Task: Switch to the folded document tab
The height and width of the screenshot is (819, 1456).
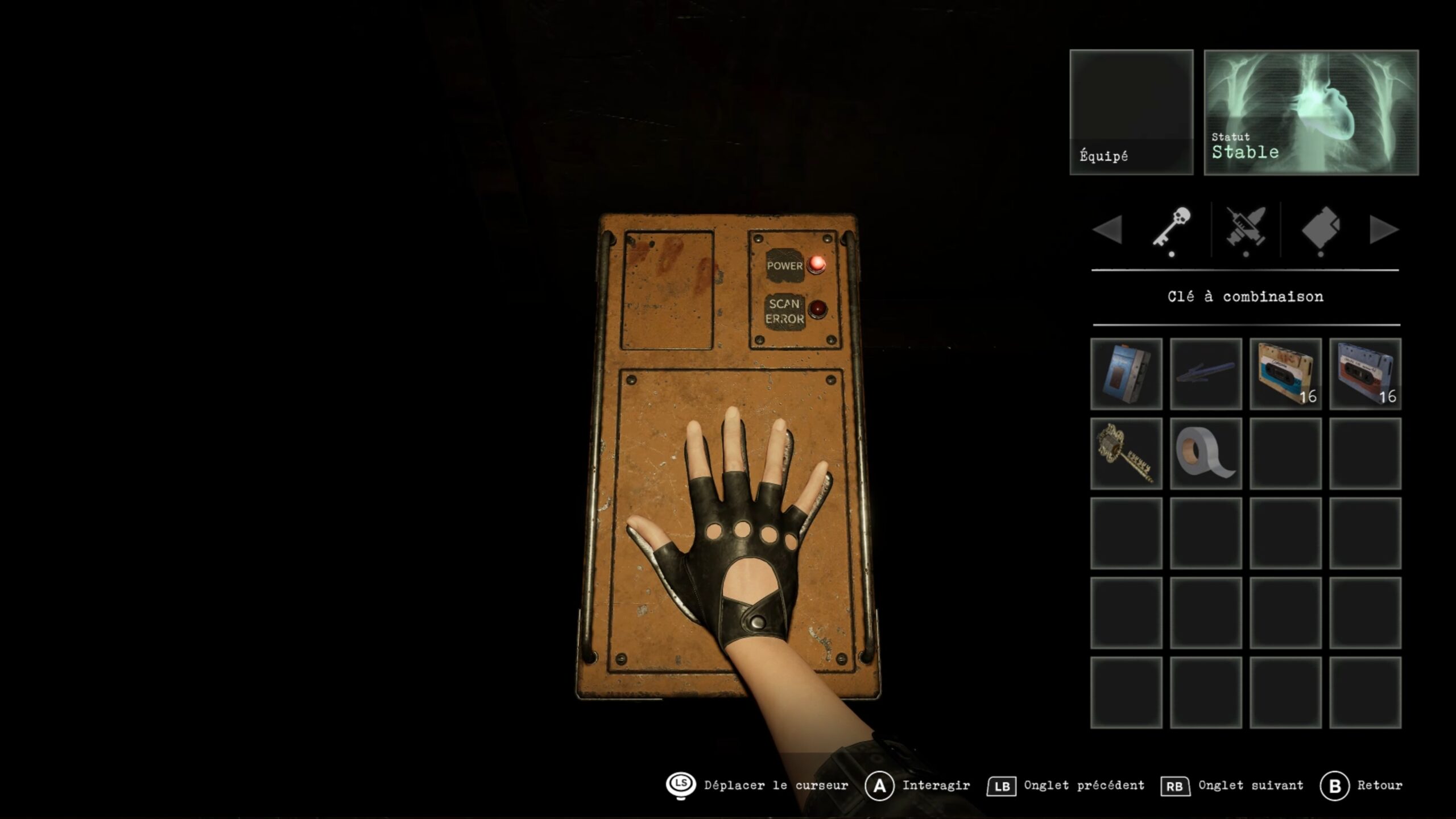Action: tap(1321, 229)
